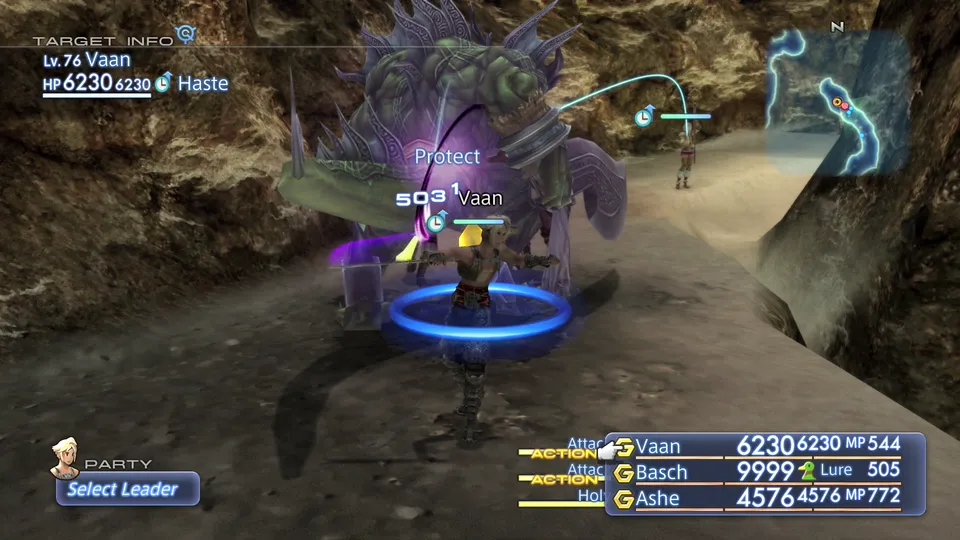This screenshot has width=960, height=540.
Task: Toggle Ashe's gambit G icon
Action: 625,497
